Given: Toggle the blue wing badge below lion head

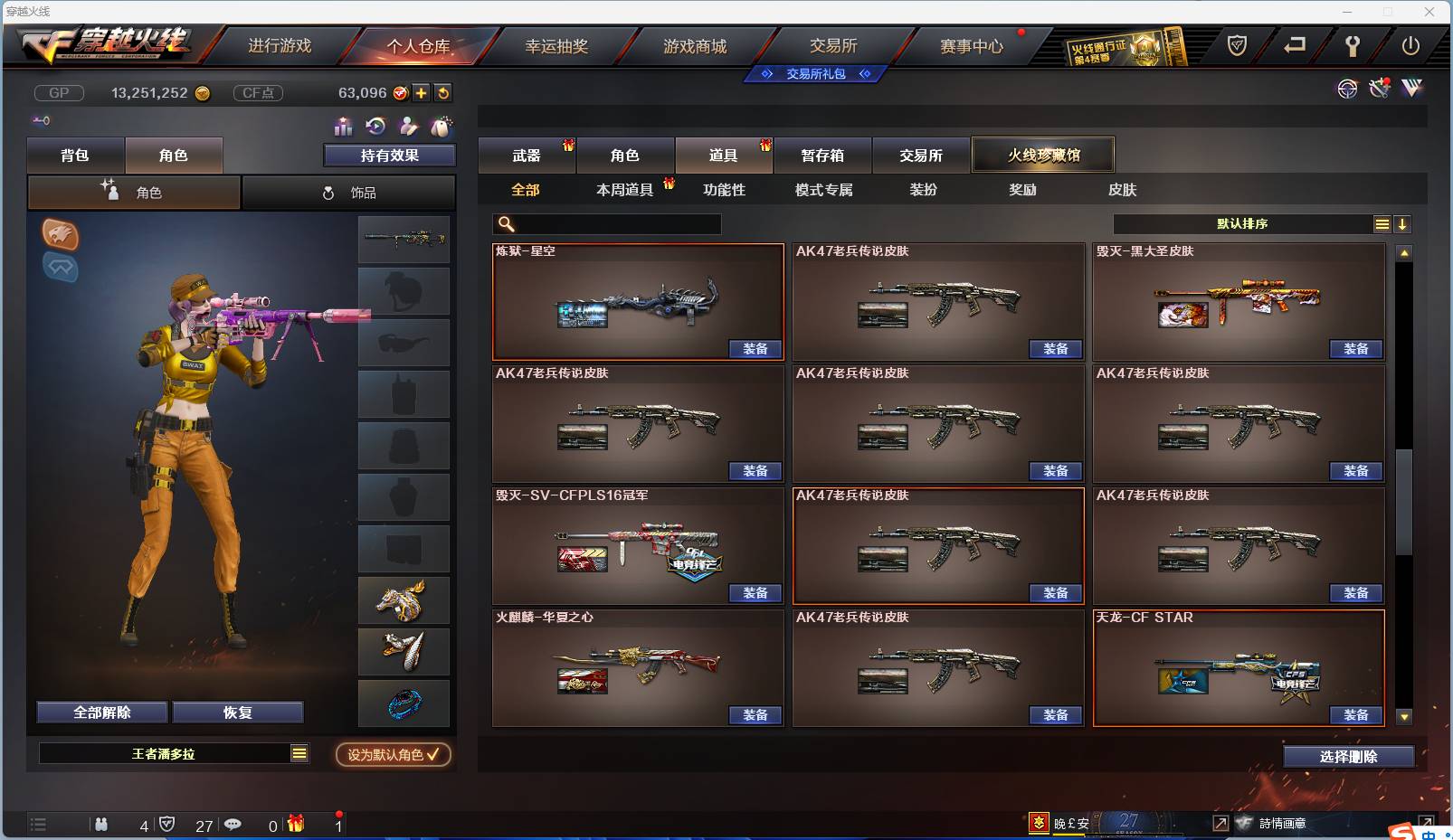Looking at the screenshot, I should [x=62, y=269].
